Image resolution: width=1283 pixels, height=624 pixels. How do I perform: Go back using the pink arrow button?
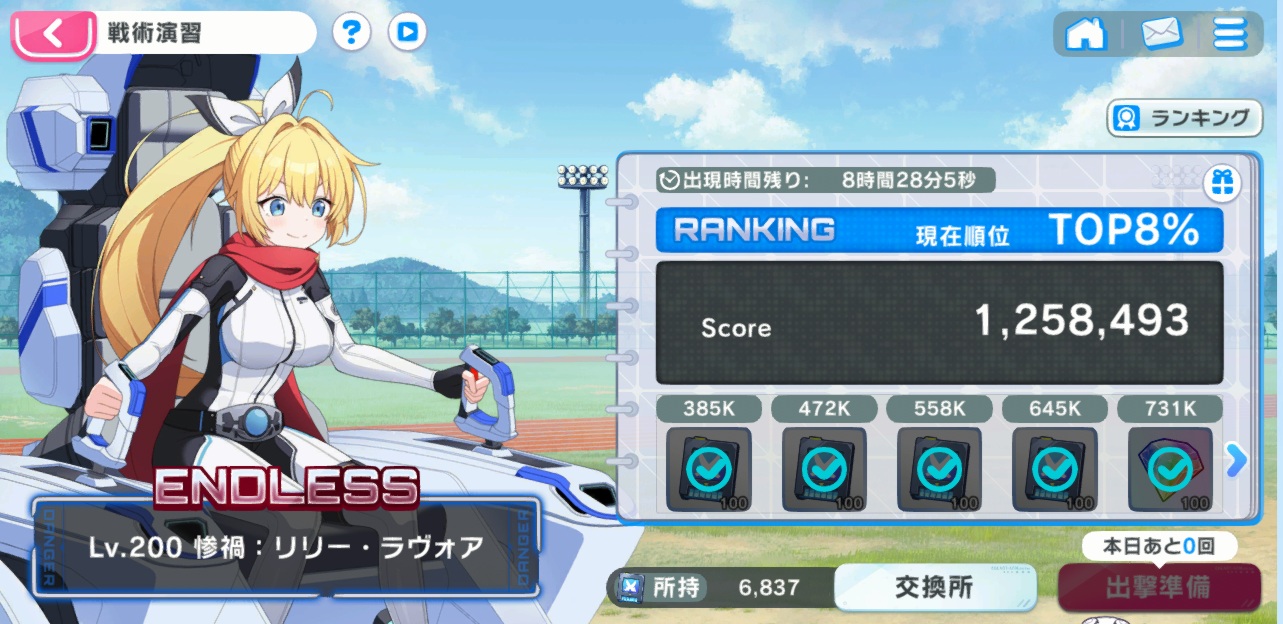point(54,33)
